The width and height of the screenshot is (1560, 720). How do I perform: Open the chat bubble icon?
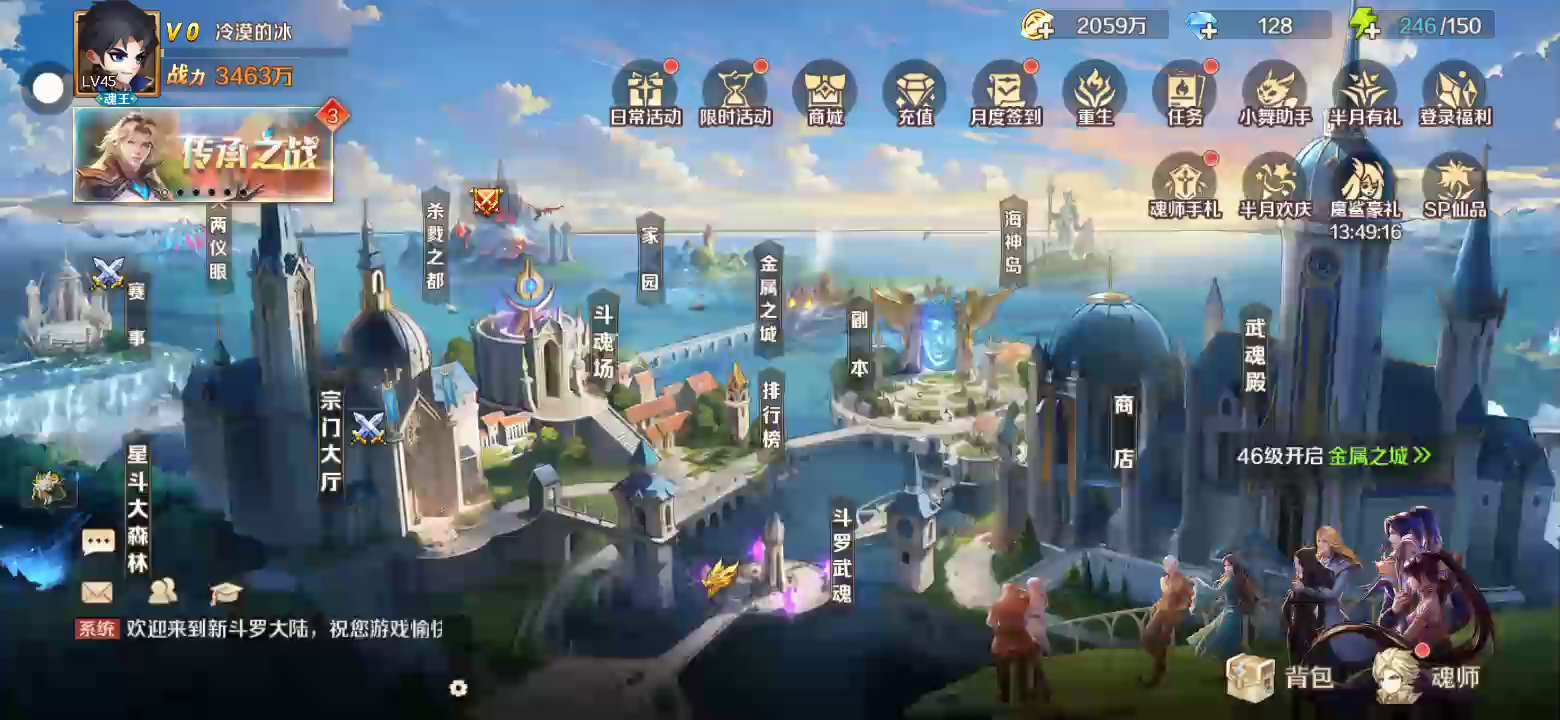point(98,543)
